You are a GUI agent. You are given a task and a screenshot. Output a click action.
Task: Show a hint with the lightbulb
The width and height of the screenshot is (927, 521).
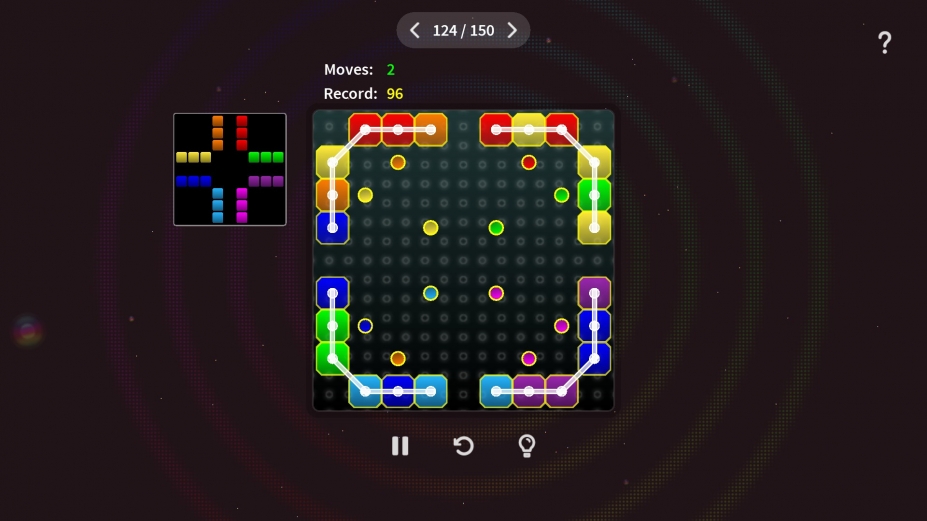tap(527, 446)
